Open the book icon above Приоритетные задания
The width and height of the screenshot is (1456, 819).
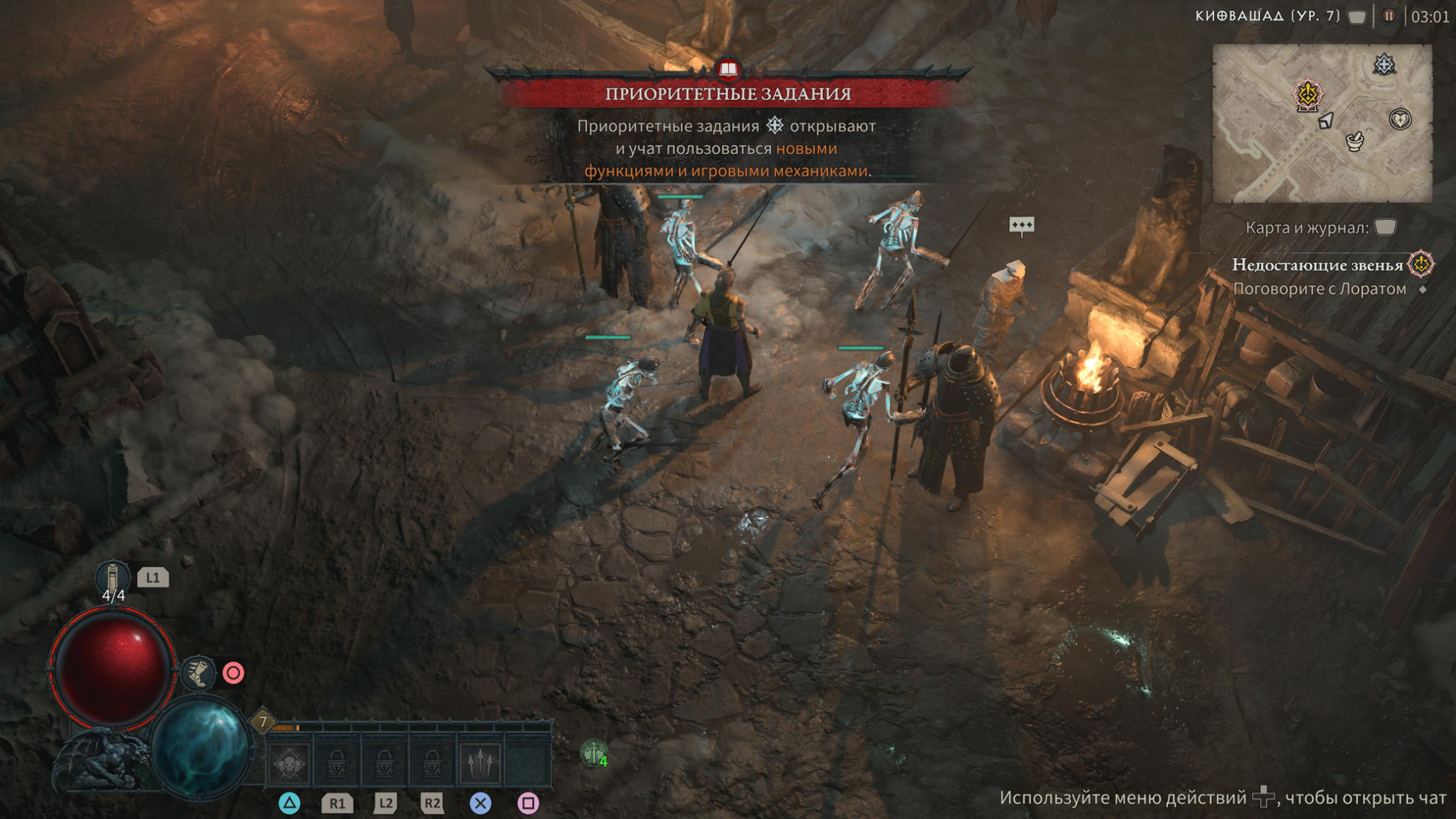tap(728, 70)
